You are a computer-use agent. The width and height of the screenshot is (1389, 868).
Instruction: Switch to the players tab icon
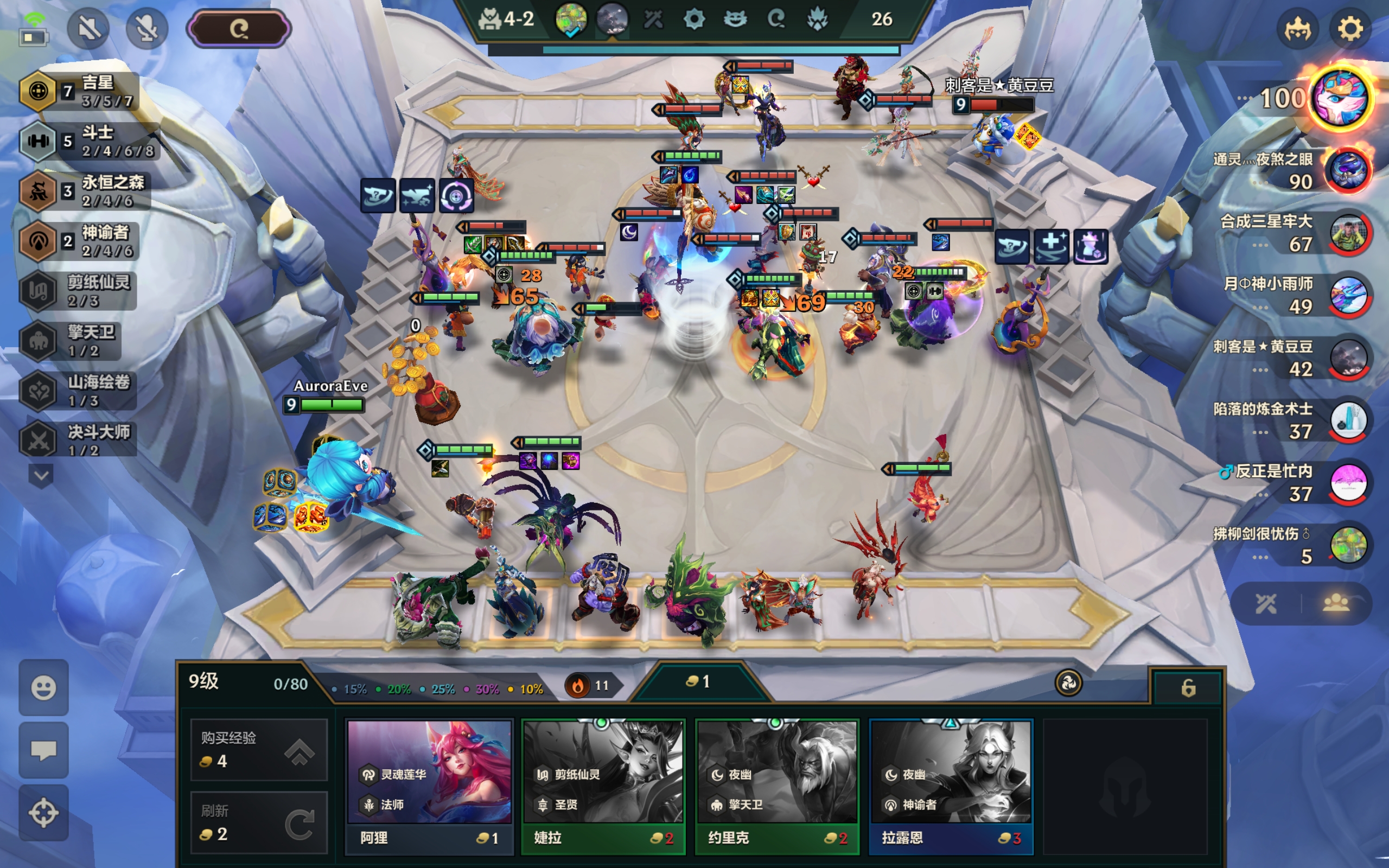(1336, 603)
